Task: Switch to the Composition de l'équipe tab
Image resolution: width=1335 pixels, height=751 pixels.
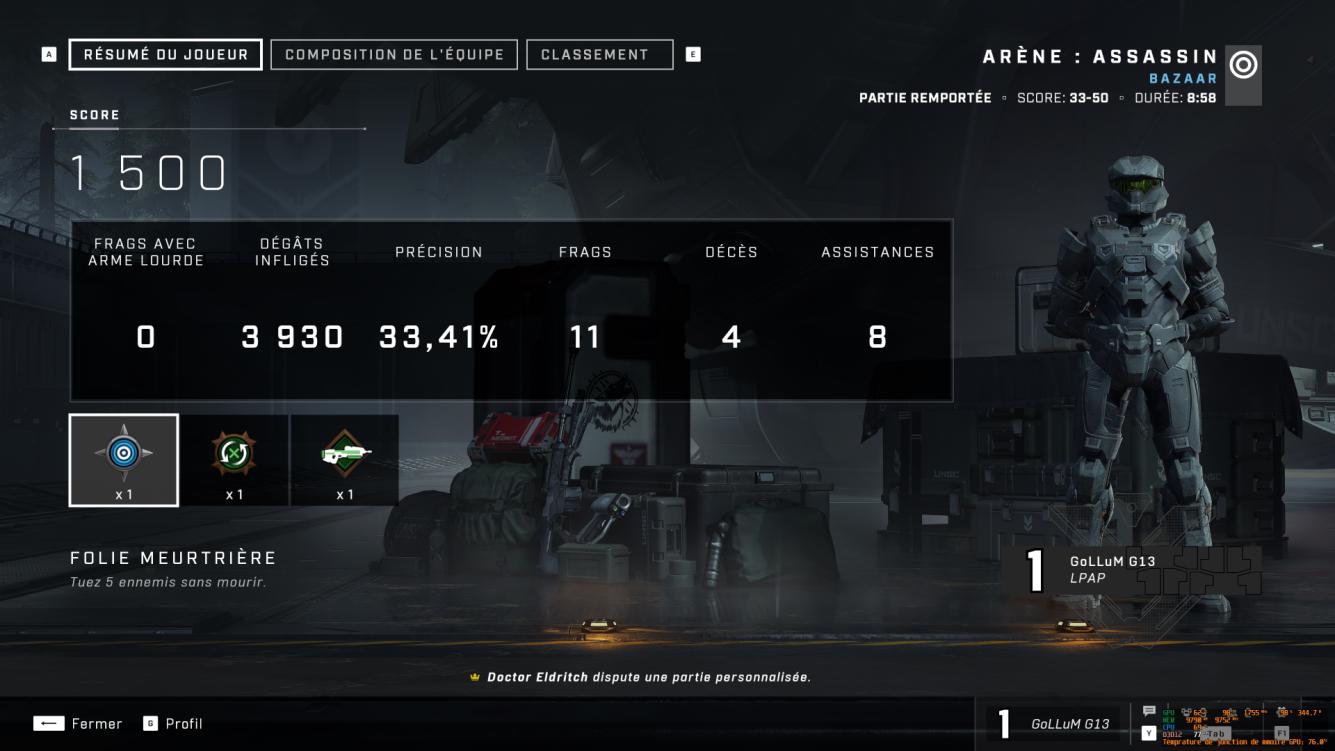Action: [x=395, y=54]
